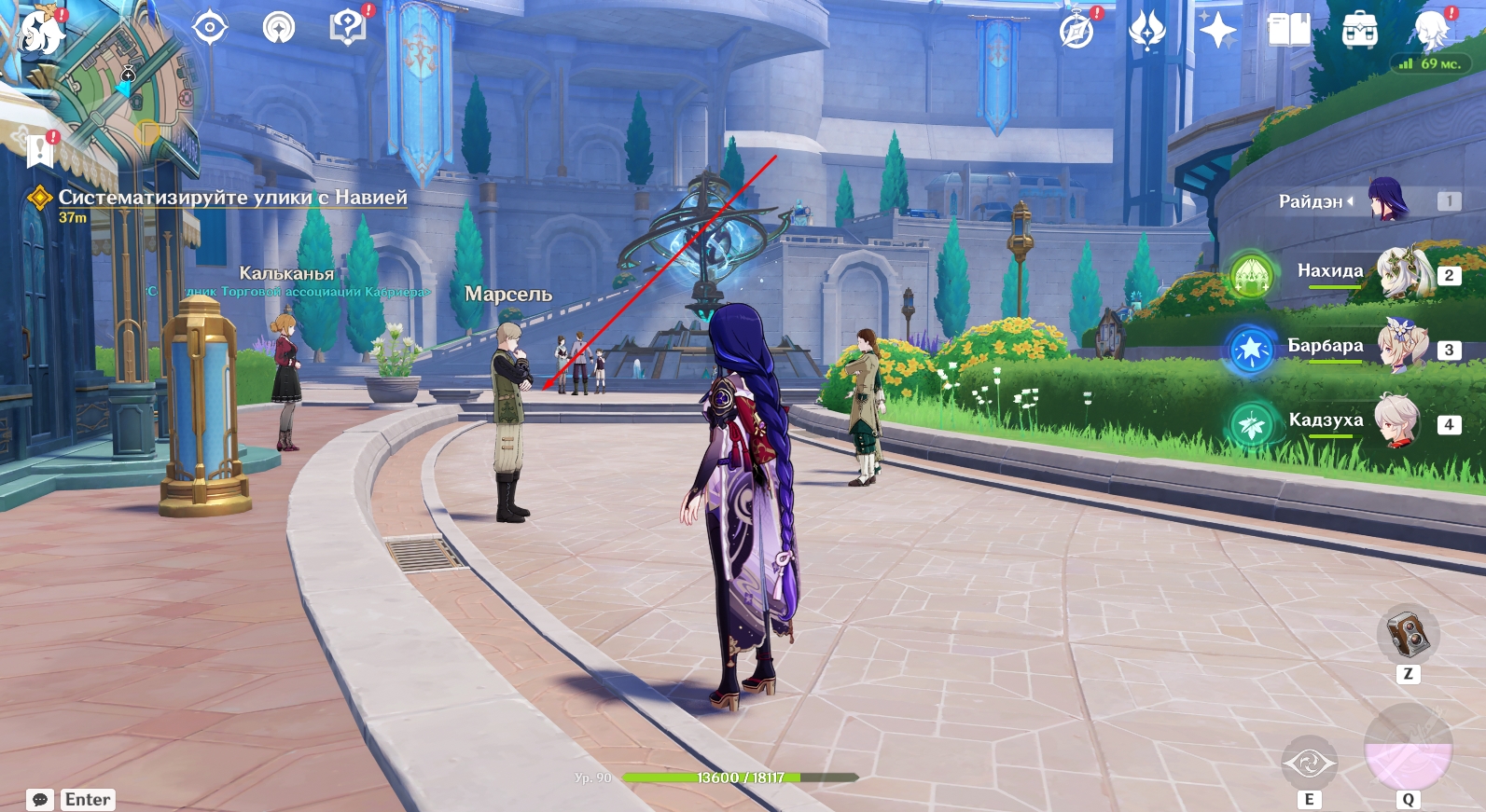The image size is (1486, 812).
Task: Use the camera gadget
Action: 1408,636
